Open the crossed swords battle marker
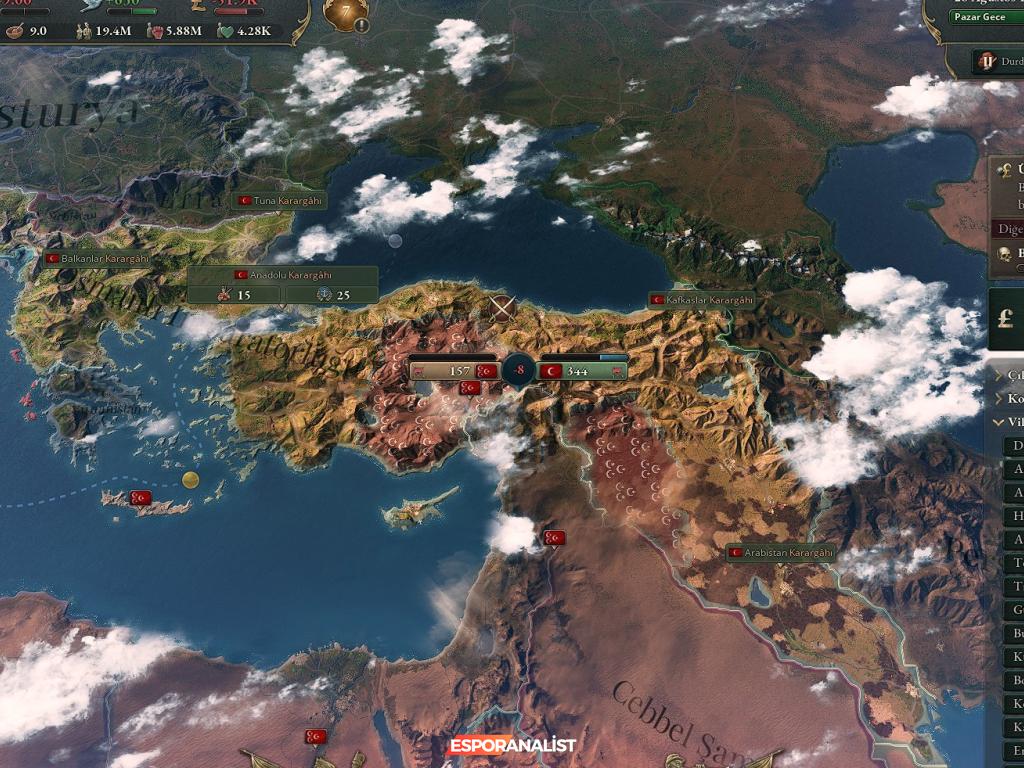 tap(502, 307)
